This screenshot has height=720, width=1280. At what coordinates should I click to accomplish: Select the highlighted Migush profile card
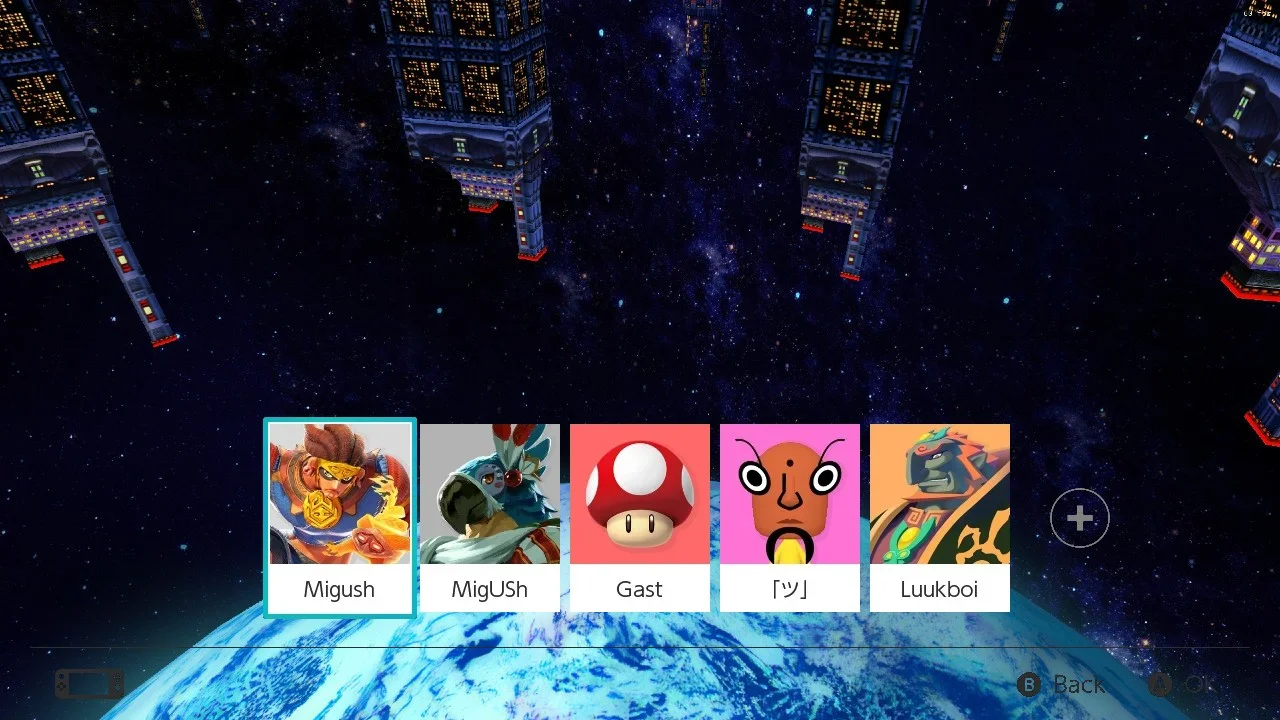pyautogui.click(x=339, y=516)
